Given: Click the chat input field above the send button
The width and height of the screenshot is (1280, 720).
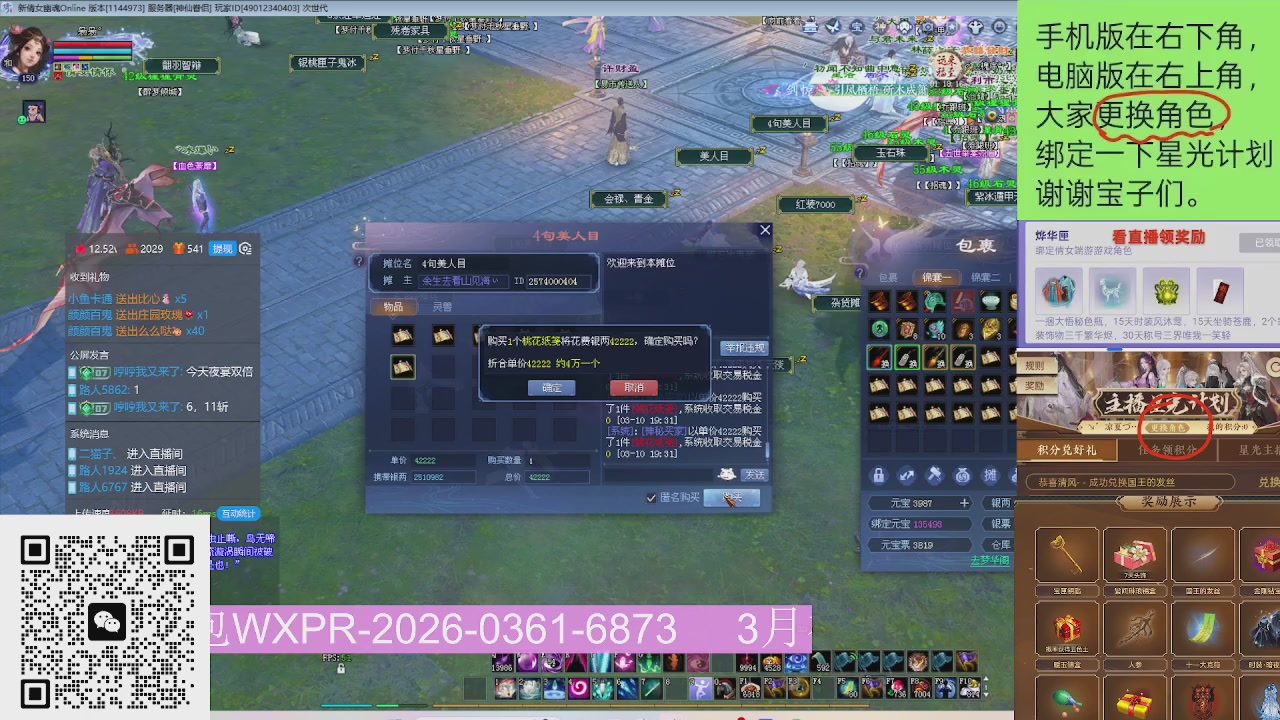Looking at the screenshot, I should pyautogui.click(x=659, y=474).
